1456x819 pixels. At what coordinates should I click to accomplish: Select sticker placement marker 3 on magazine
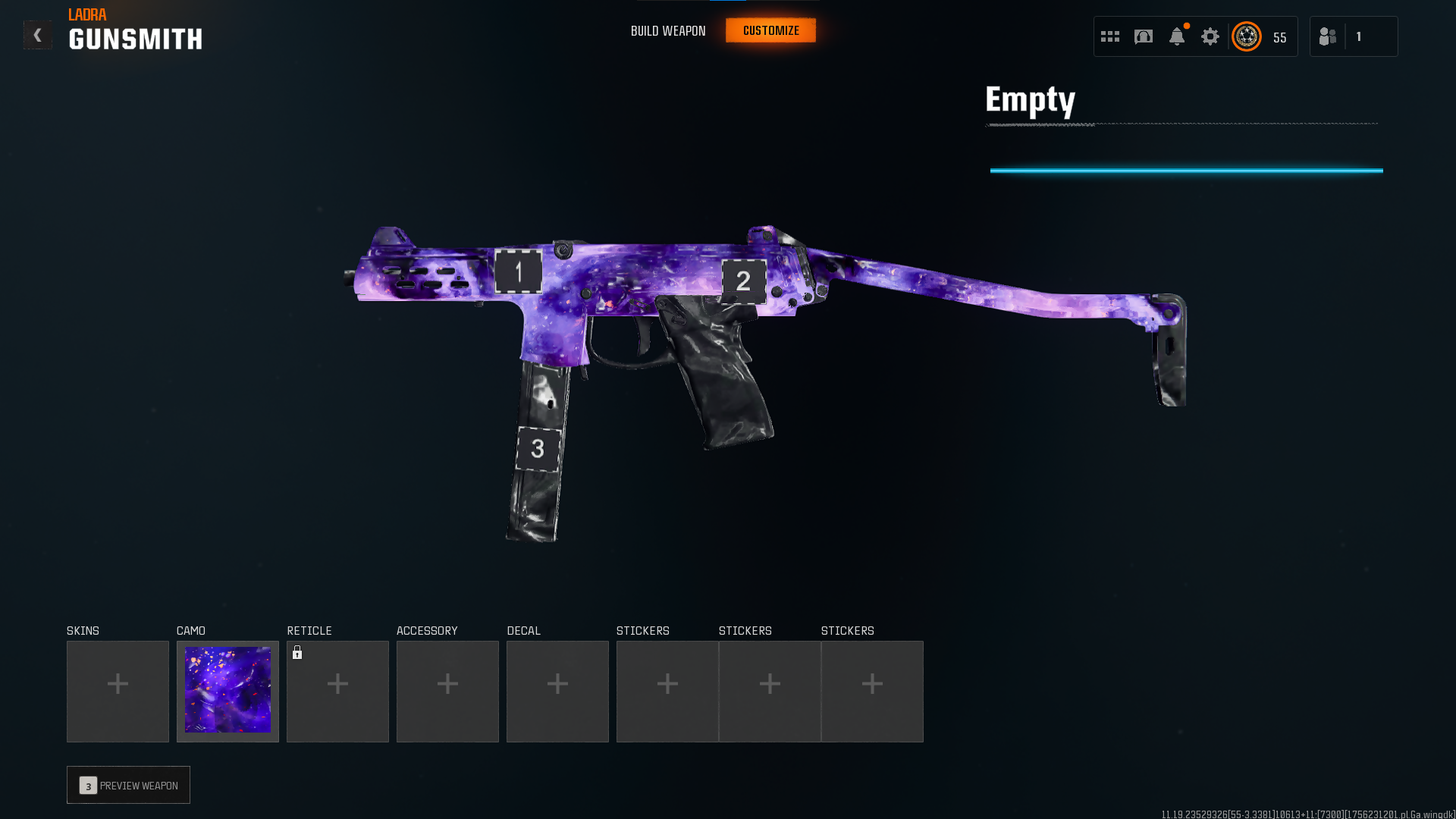(x=538, y=449)
